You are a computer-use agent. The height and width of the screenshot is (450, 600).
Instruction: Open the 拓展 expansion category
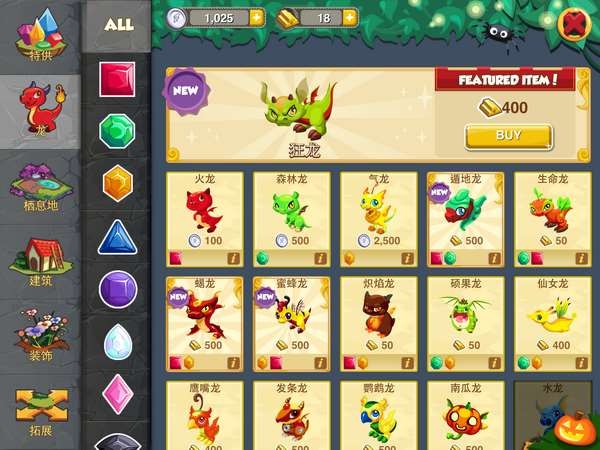(40, 412)
